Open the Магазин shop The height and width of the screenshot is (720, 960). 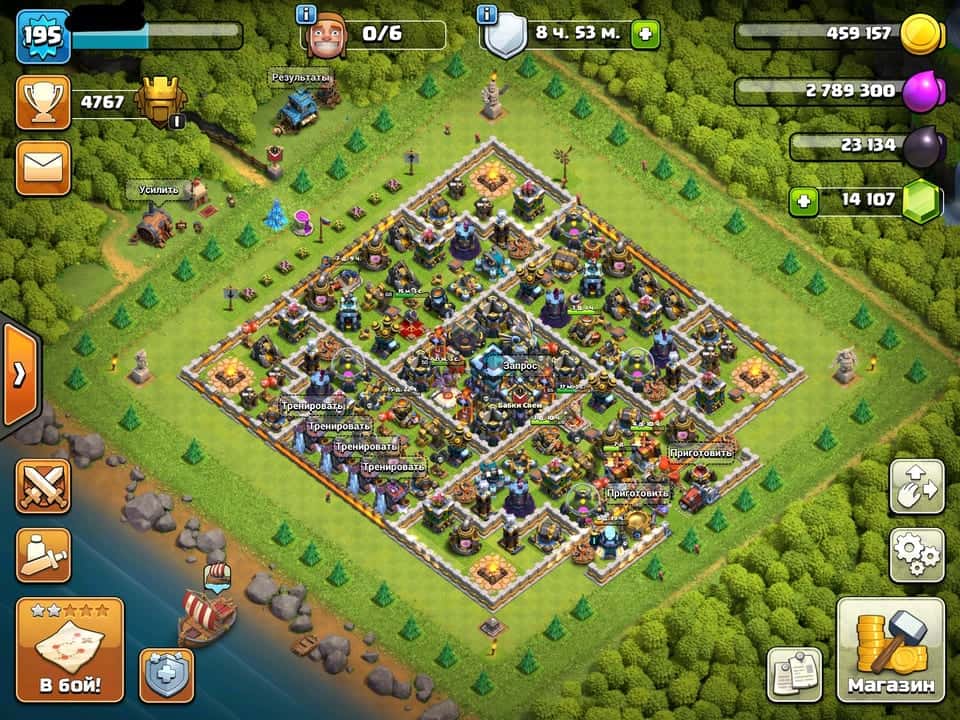click(x=890, y=650)
